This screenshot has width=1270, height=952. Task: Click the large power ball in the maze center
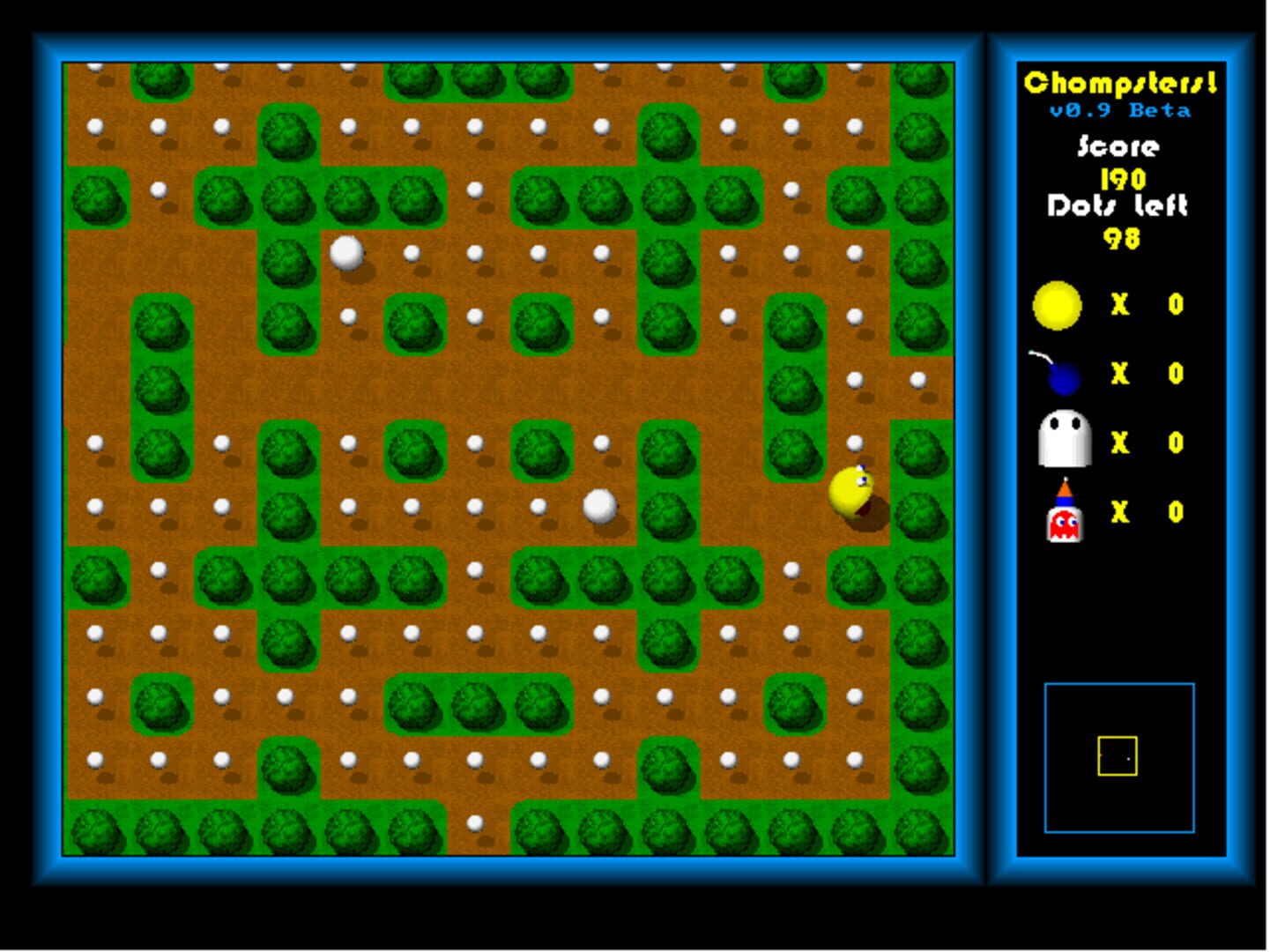coord(601,505)
